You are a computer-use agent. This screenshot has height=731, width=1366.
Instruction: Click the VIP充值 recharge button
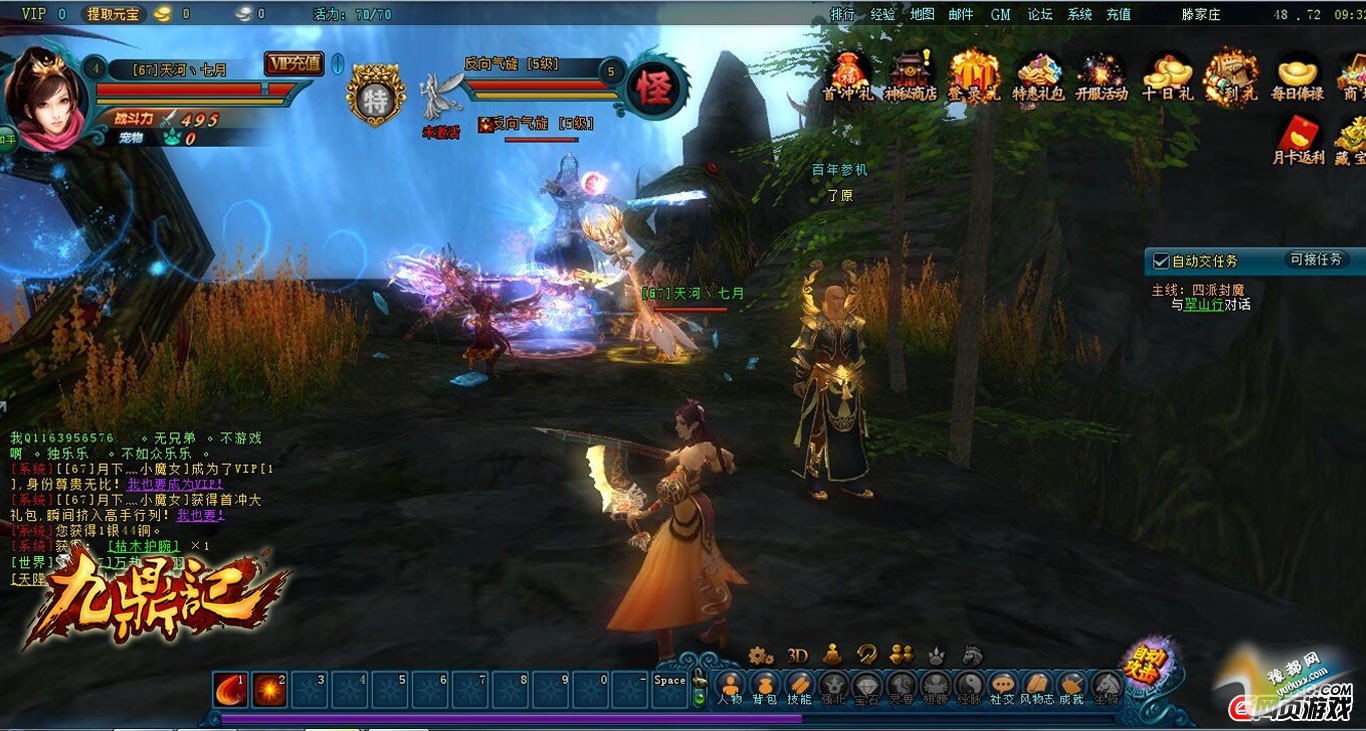(x=293, y=63)
